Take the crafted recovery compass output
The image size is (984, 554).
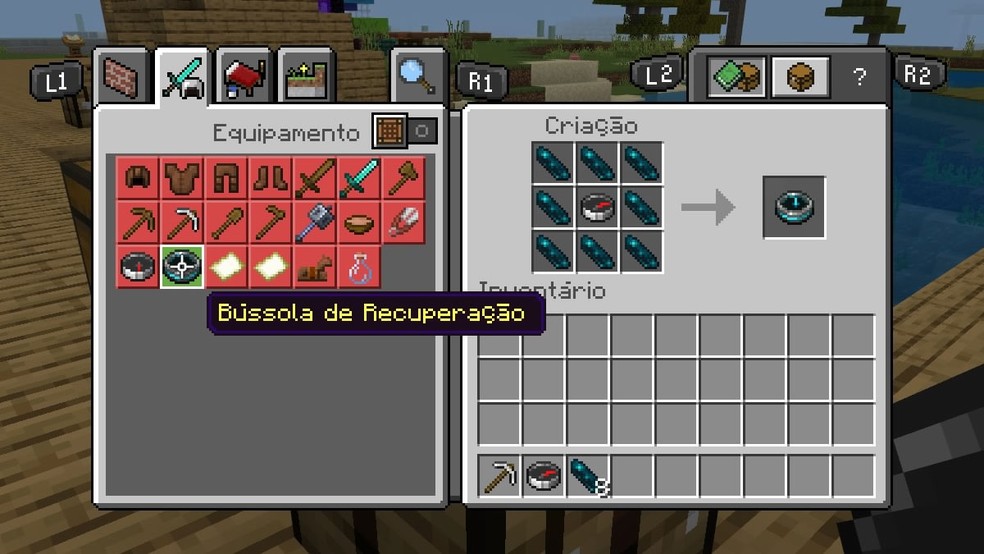click(x=794, y=208)
